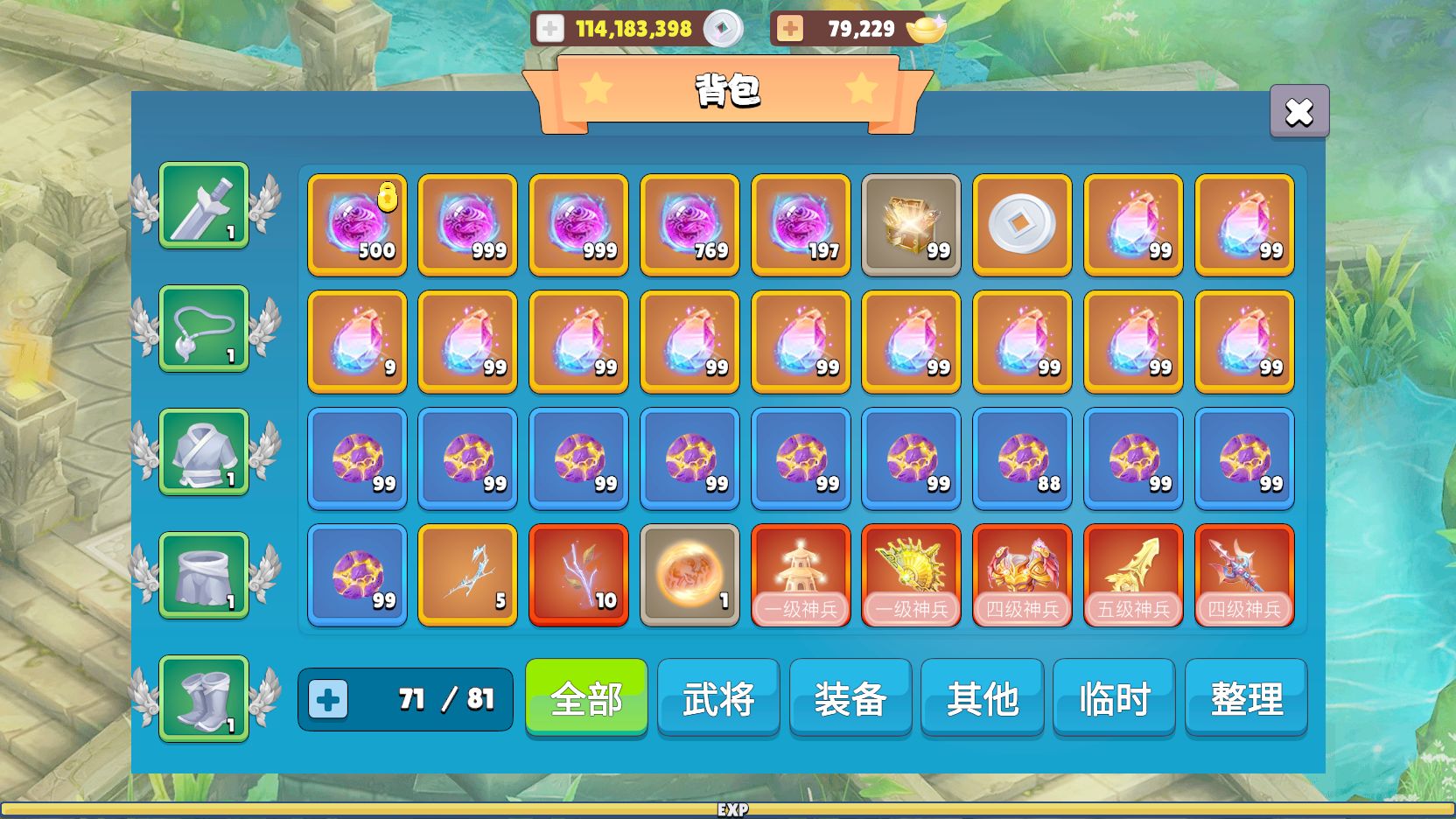Open the pagoda 一级神兵 item

(800, 574)
